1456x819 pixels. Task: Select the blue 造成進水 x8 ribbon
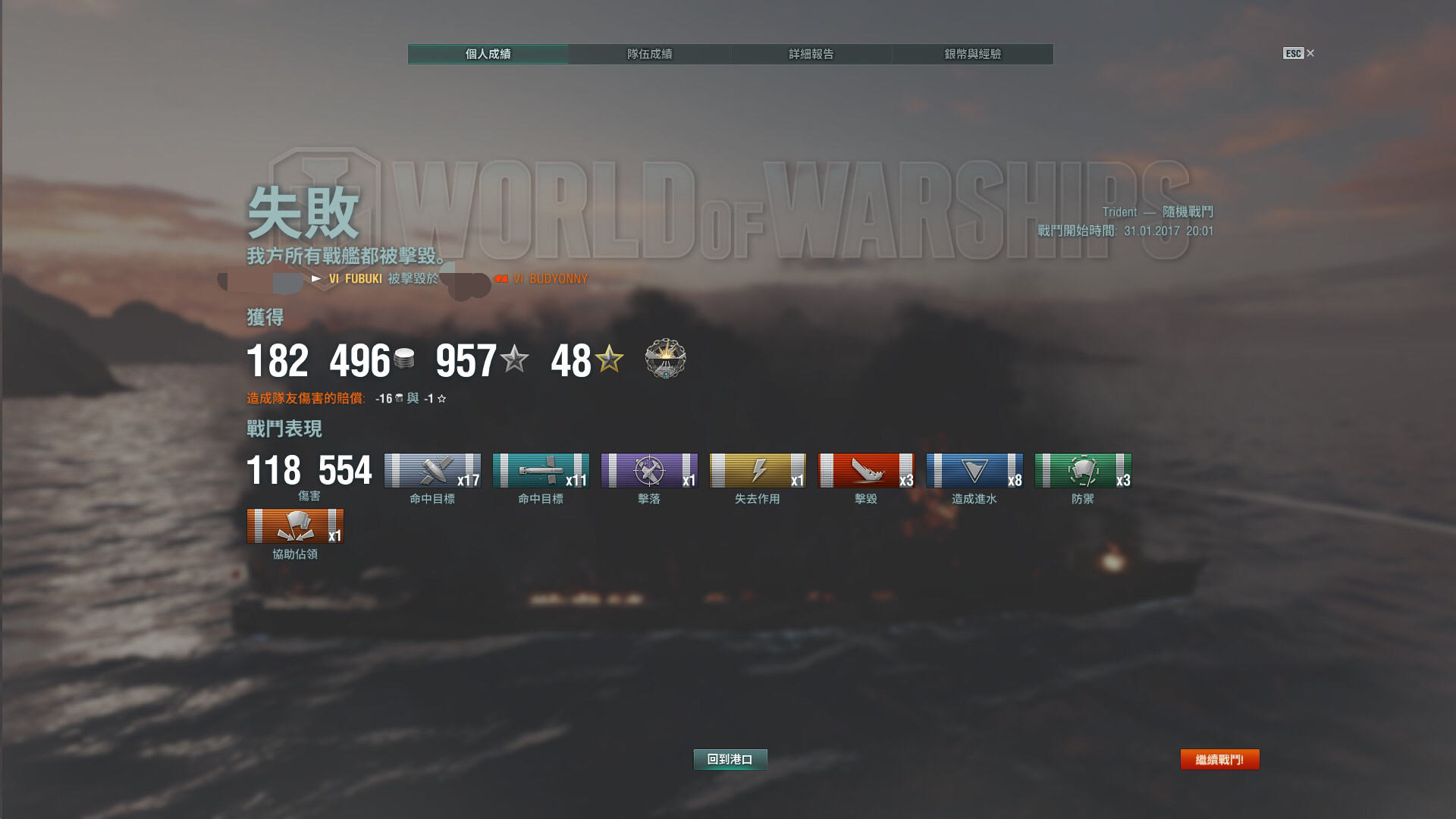pos(974,470)
